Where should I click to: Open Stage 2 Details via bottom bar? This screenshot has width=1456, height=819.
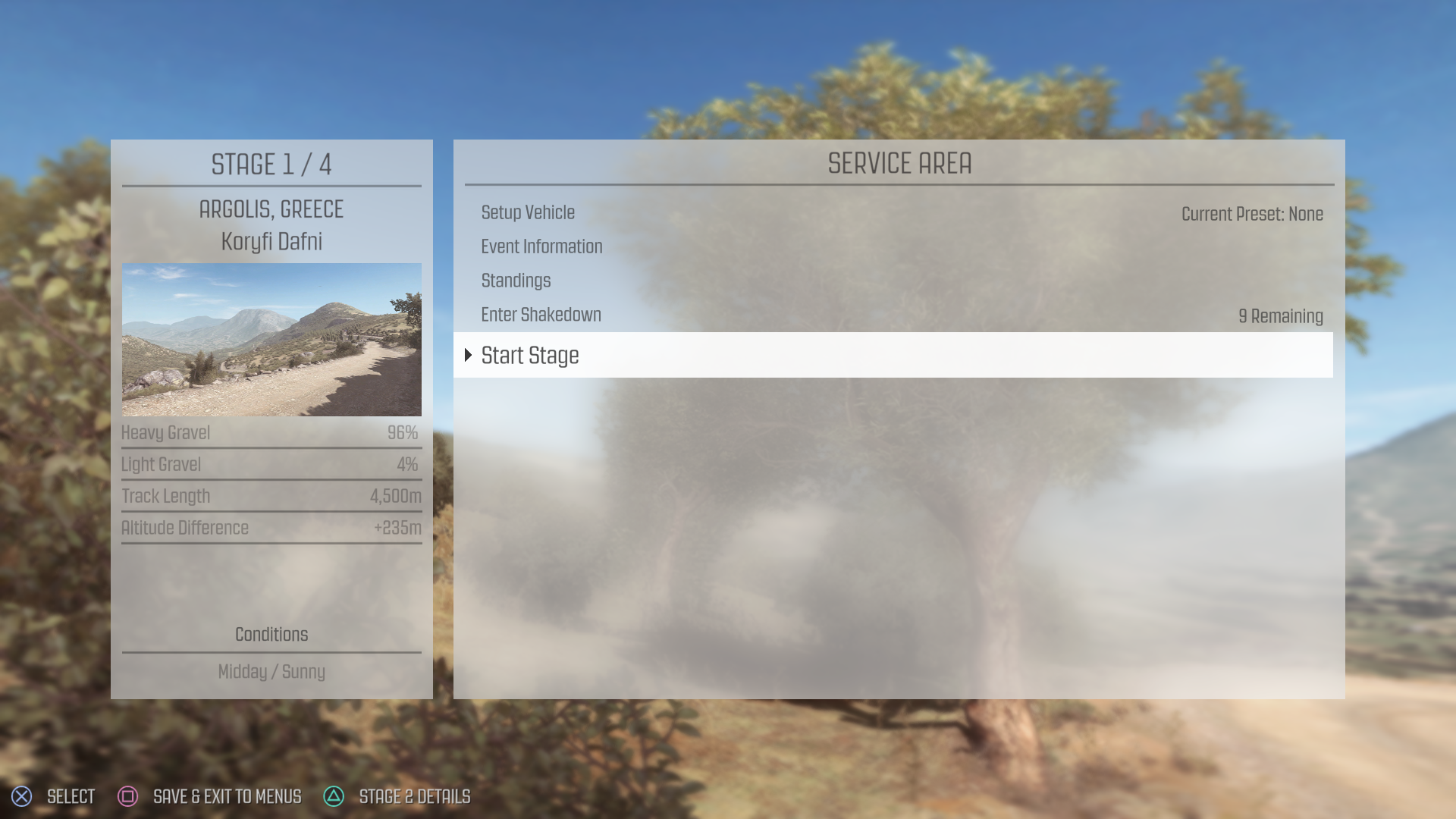click(x=416, y=797)
